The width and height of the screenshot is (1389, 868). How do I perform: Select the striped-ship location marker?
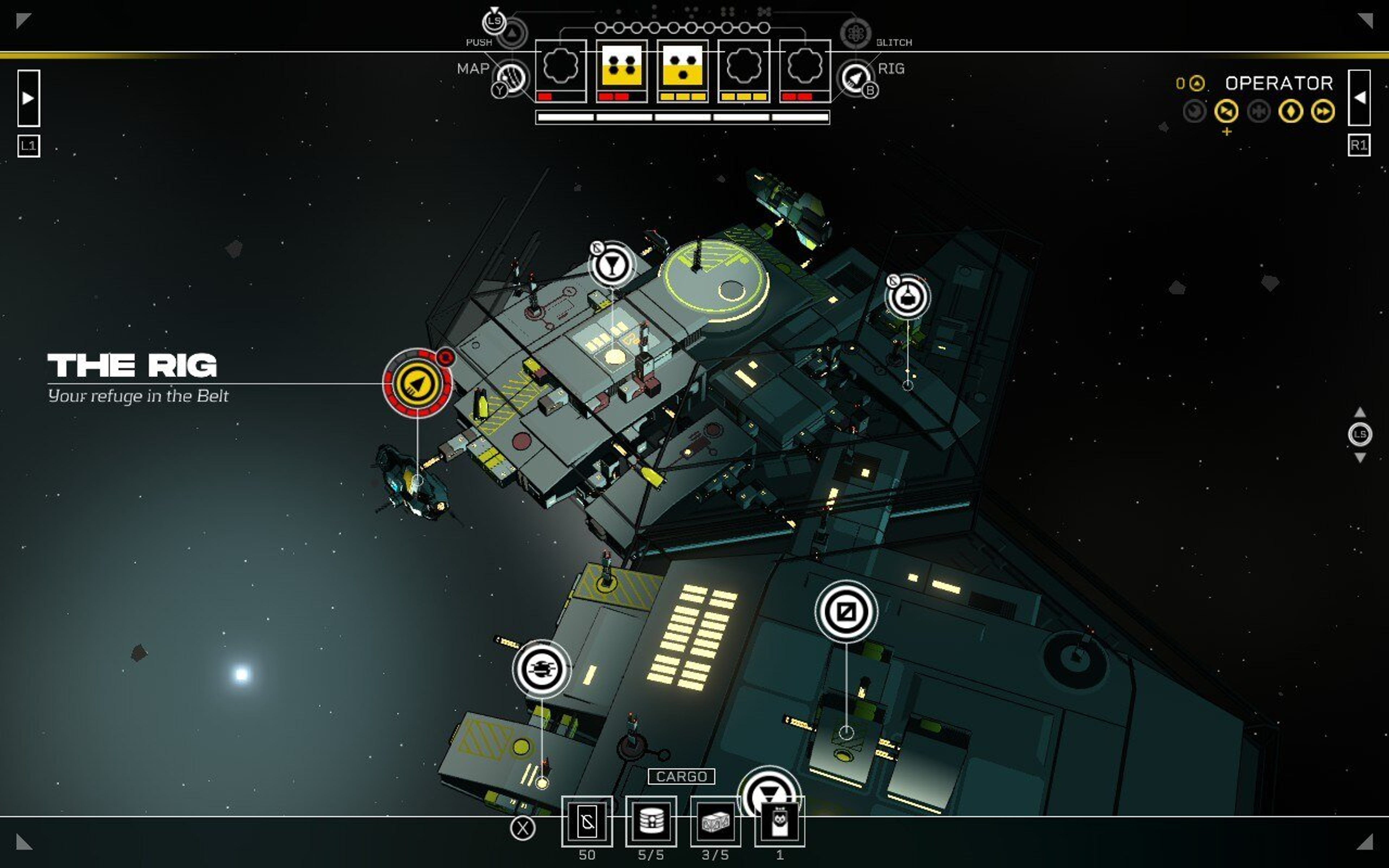point(541,668)
